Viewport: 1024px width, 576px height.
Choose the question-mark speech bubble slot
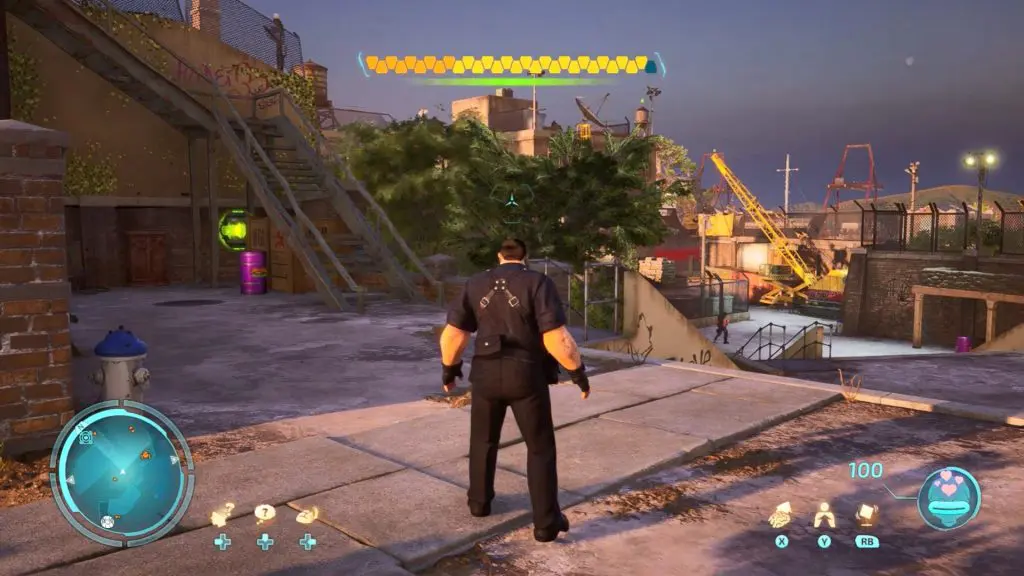[x=265, y=514]
